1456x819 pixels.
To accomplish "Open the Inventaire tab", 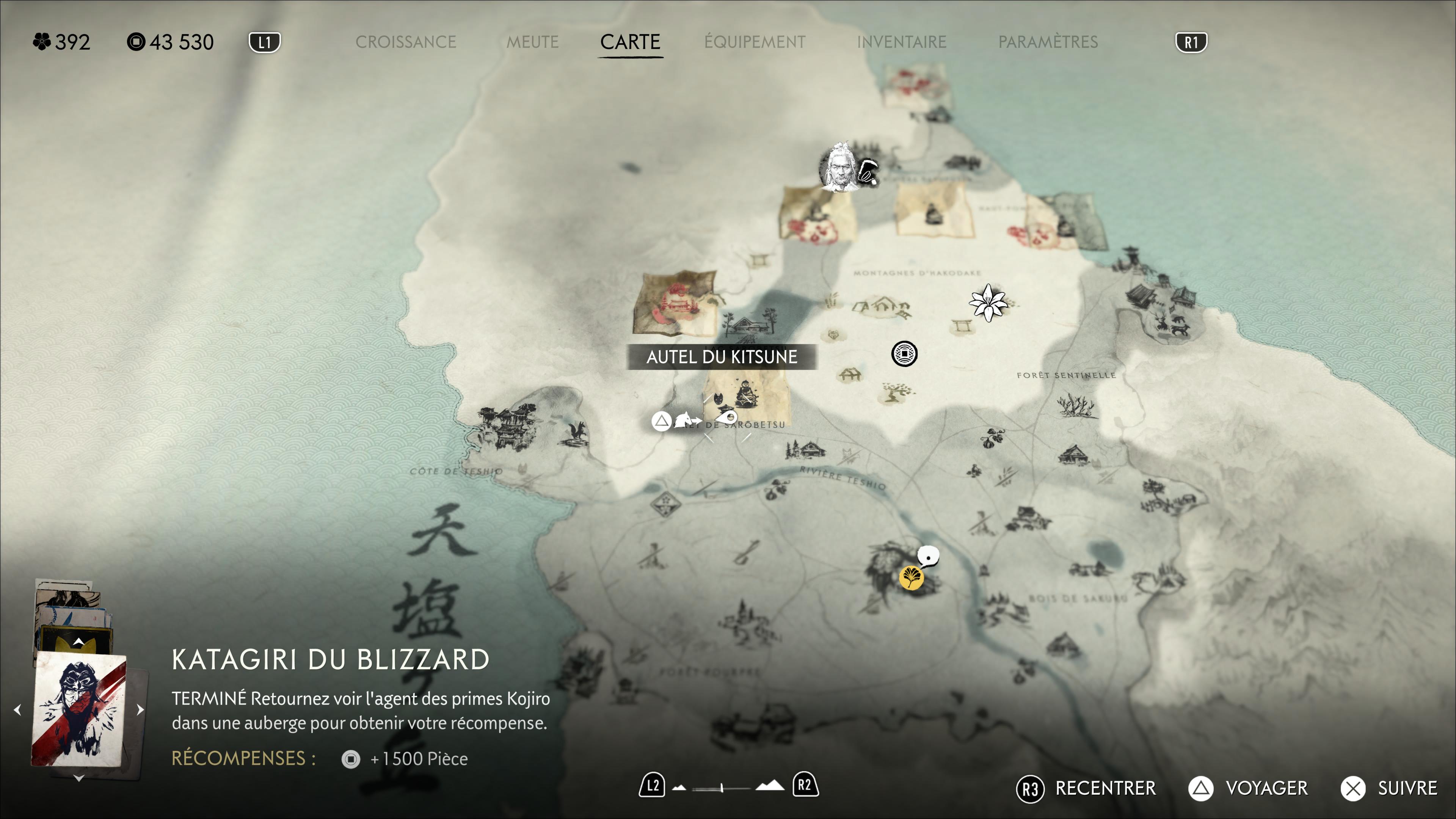I will pyautogui.click(x=902, y=42).
